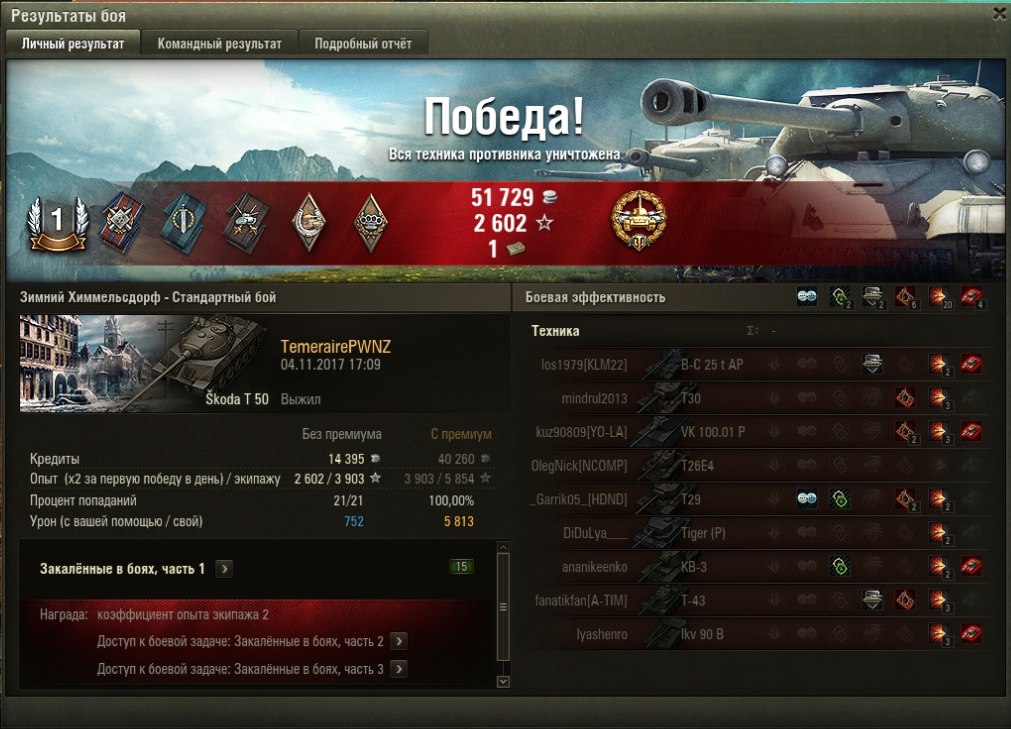This screenshot has height=729, width=1011.
Task: Select the Личный результат tab
Action: pyautogui.click(x=73, y=44)
